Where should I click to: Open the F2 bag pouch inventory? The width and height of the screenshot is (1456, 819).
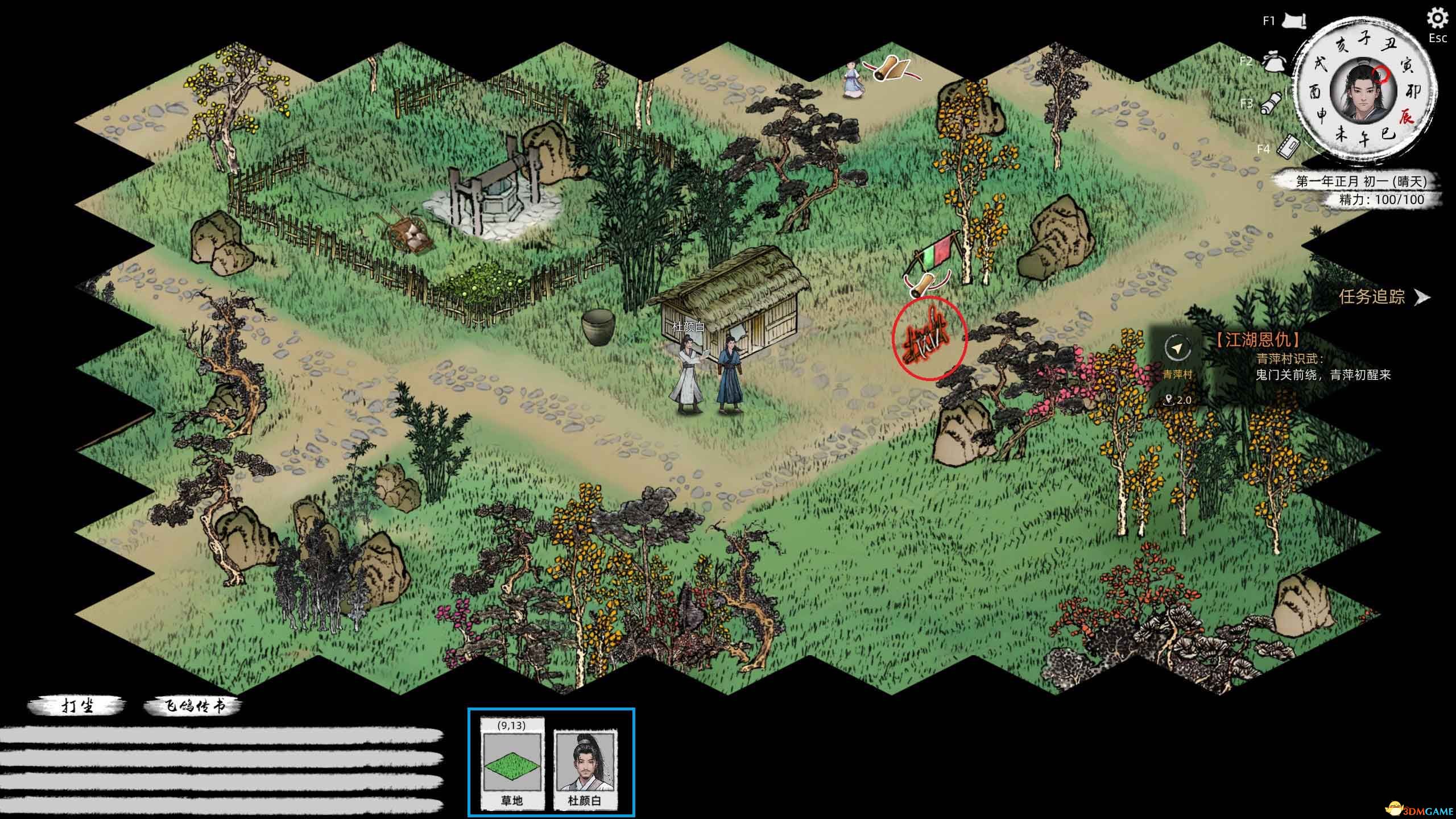tap(1275, 61)
